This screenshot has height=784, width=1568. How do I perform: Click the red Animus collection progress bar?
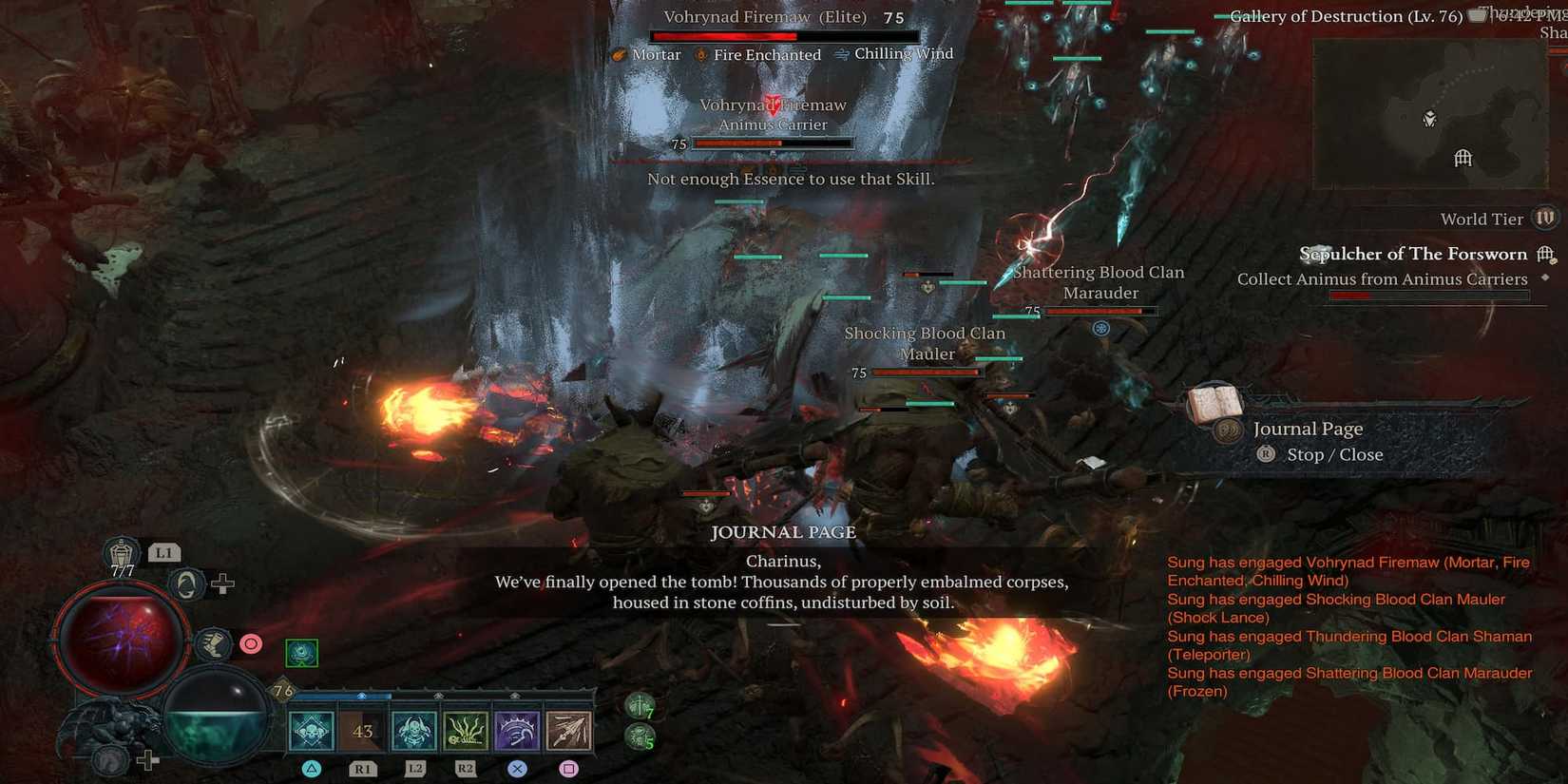(1430, 295)
